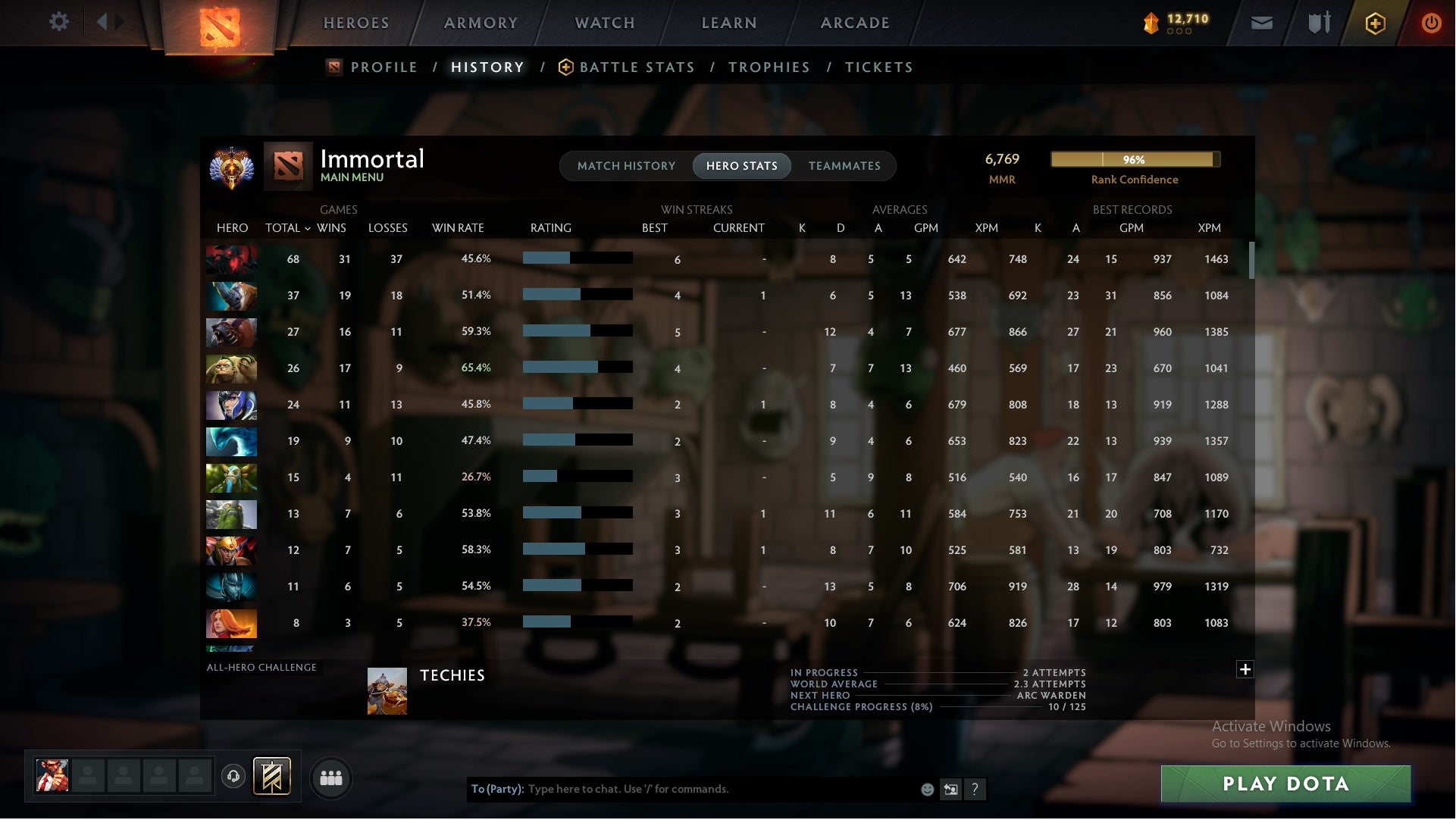1456x820 pixels.
Task: Open the Dota Plus hexagon icon
Action: 1375,23
